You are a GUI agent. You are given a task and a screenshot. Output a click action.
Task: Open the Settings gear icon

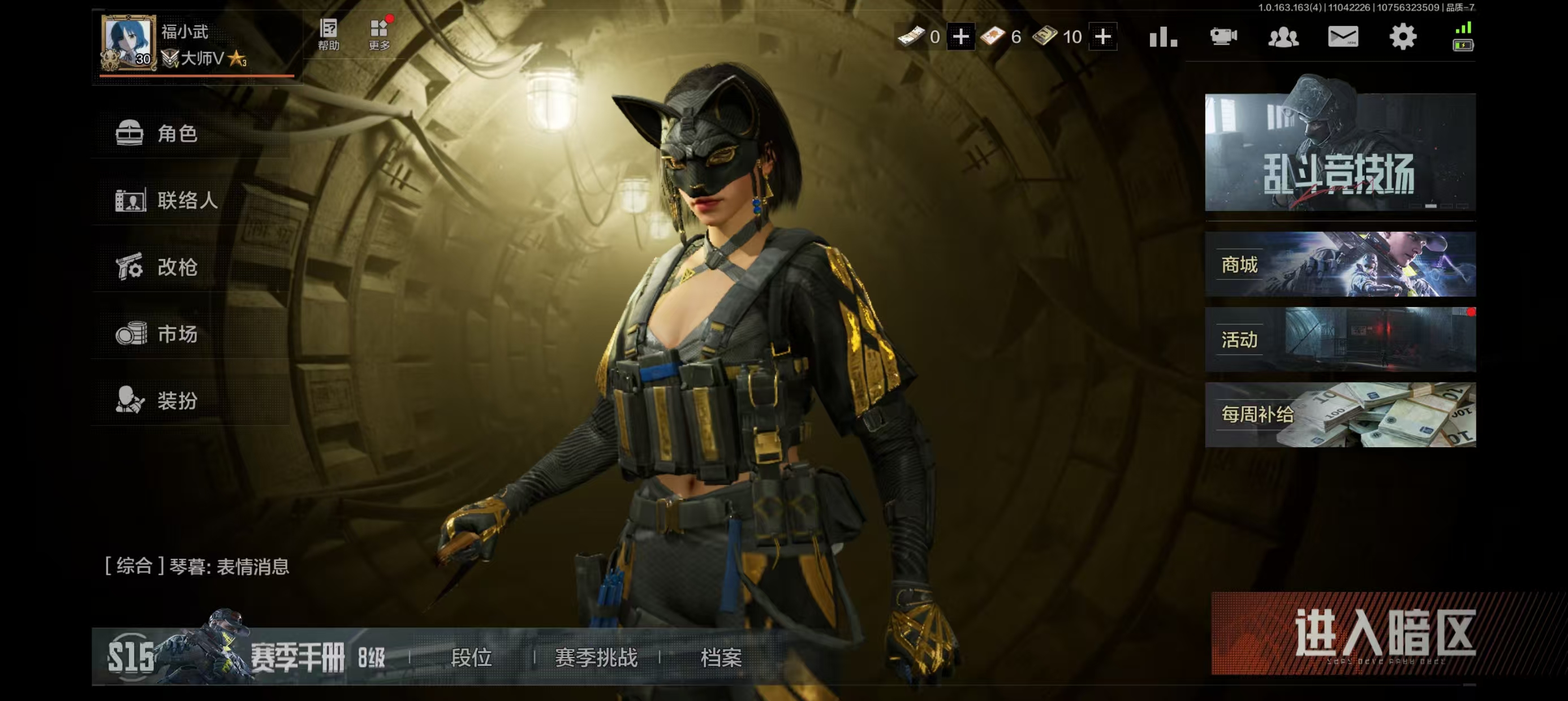tap(1403, 37)
